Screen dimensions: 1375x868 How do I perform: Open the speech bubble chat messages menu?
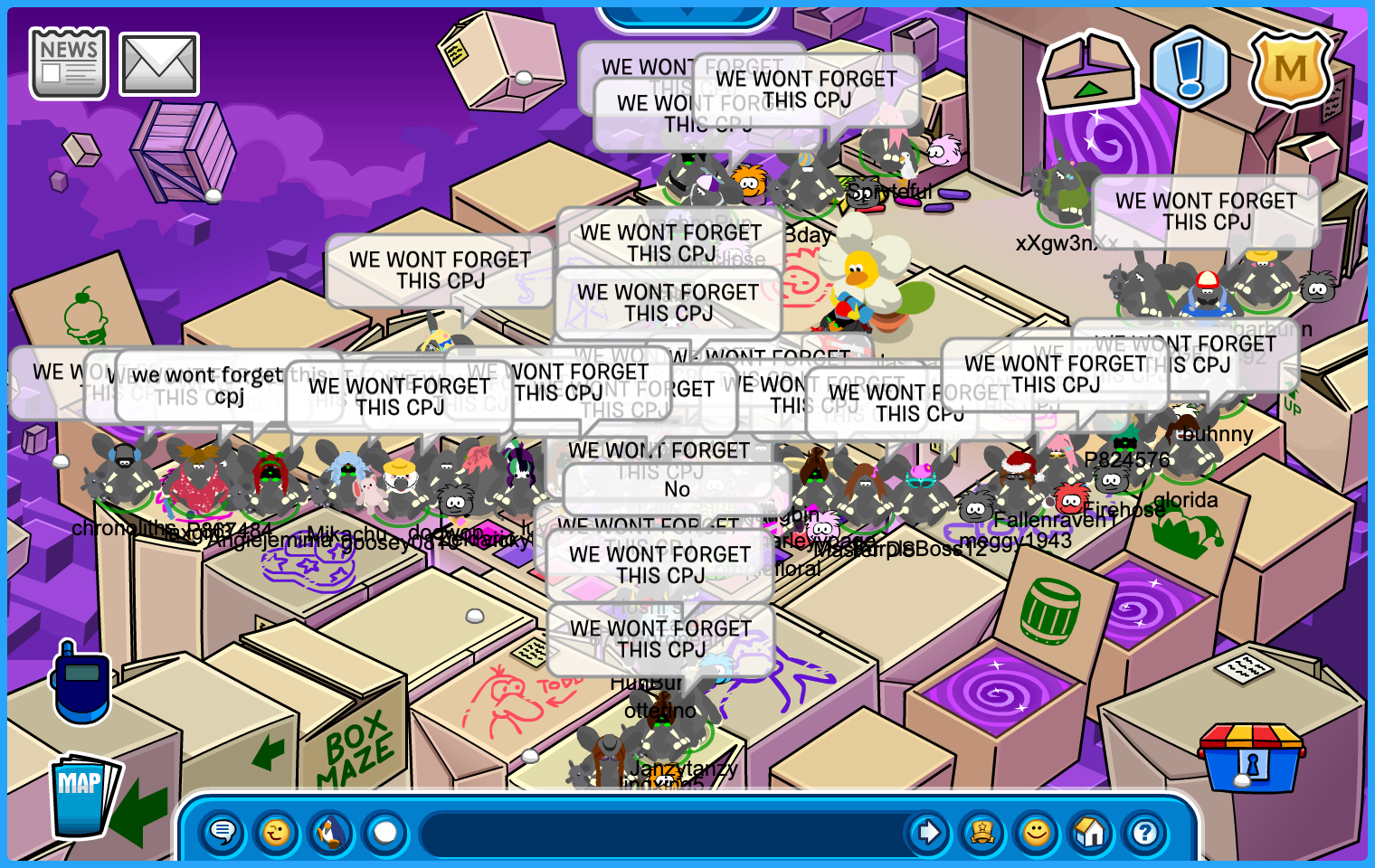[x=223, y=832]
